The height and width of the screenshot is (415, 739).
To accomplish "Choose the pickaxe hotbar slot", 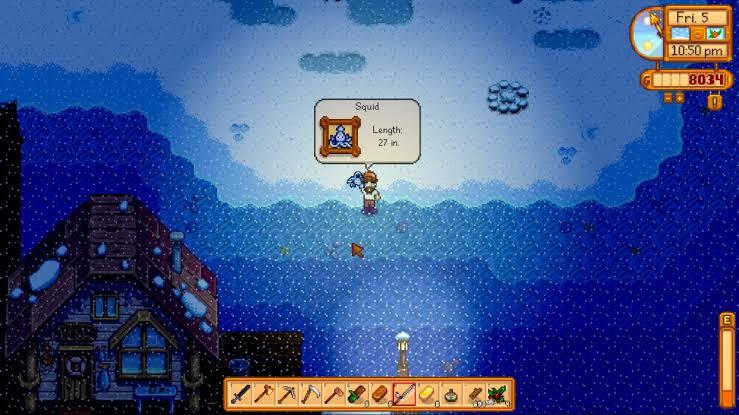I will 286,393.
